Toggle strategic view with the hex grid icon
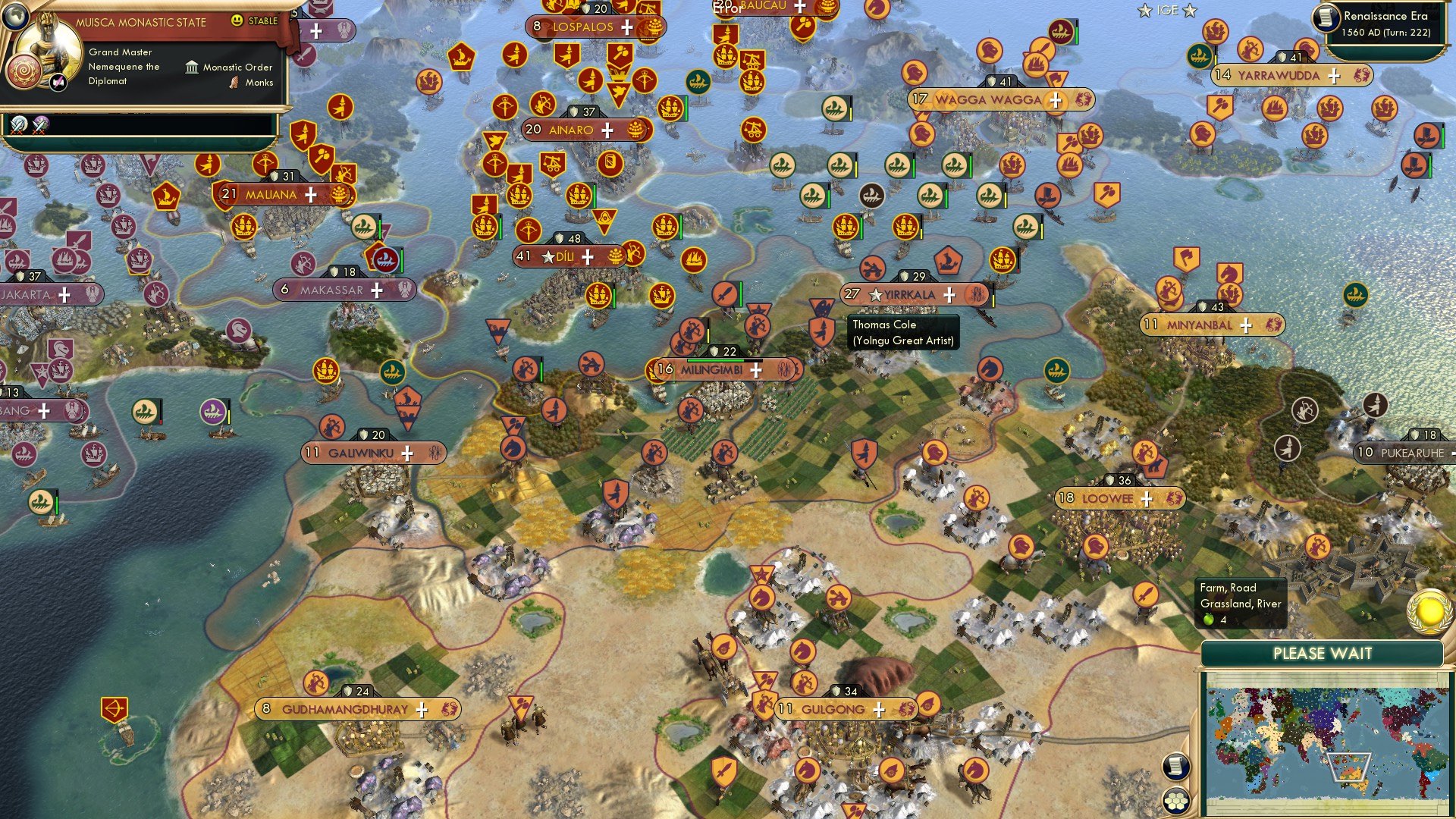 click(x=1176, y=800)
